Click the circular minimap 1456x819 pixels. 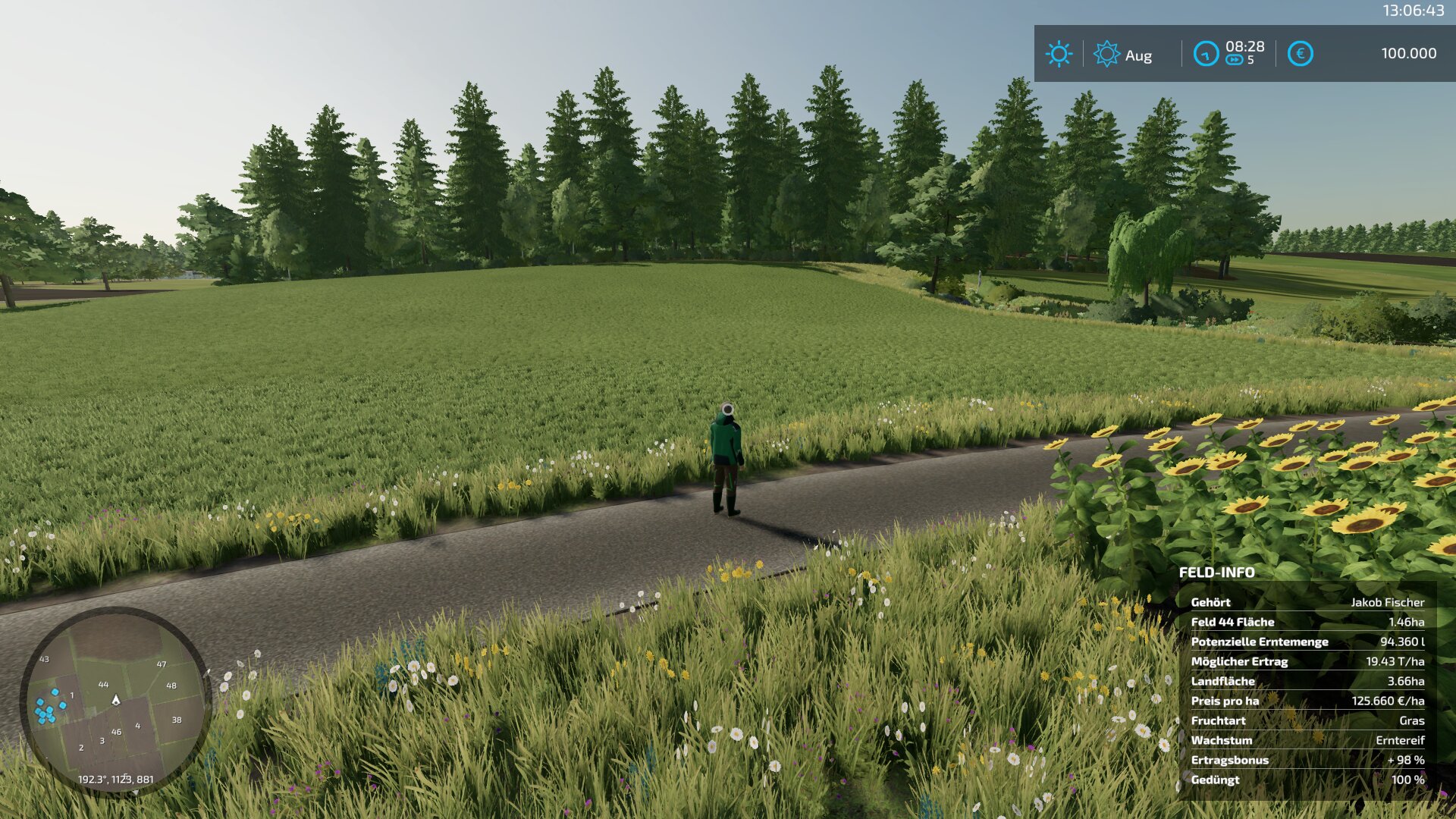[x=115, y=701]
